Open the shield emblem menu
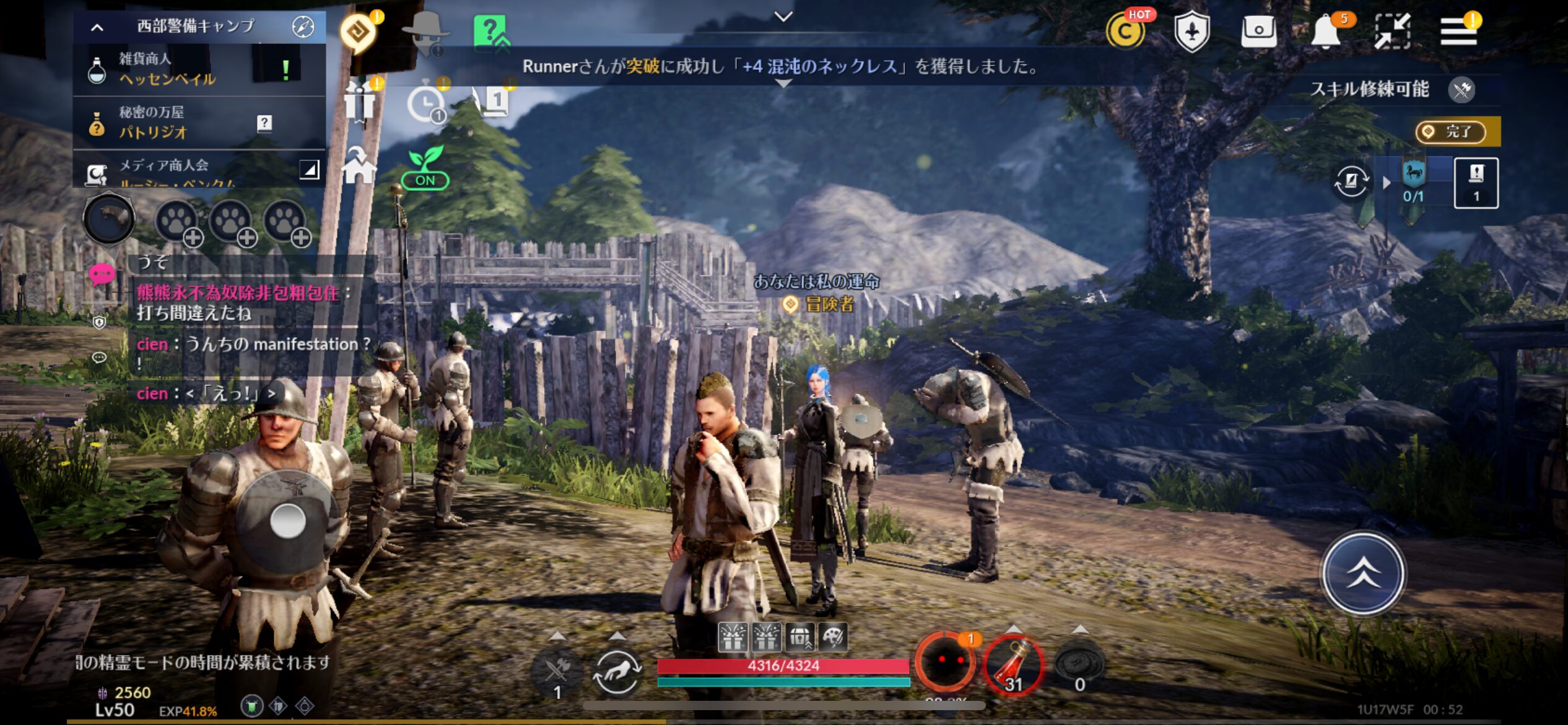Viewport: 1568px width, 725px height. pos(1192,31)
